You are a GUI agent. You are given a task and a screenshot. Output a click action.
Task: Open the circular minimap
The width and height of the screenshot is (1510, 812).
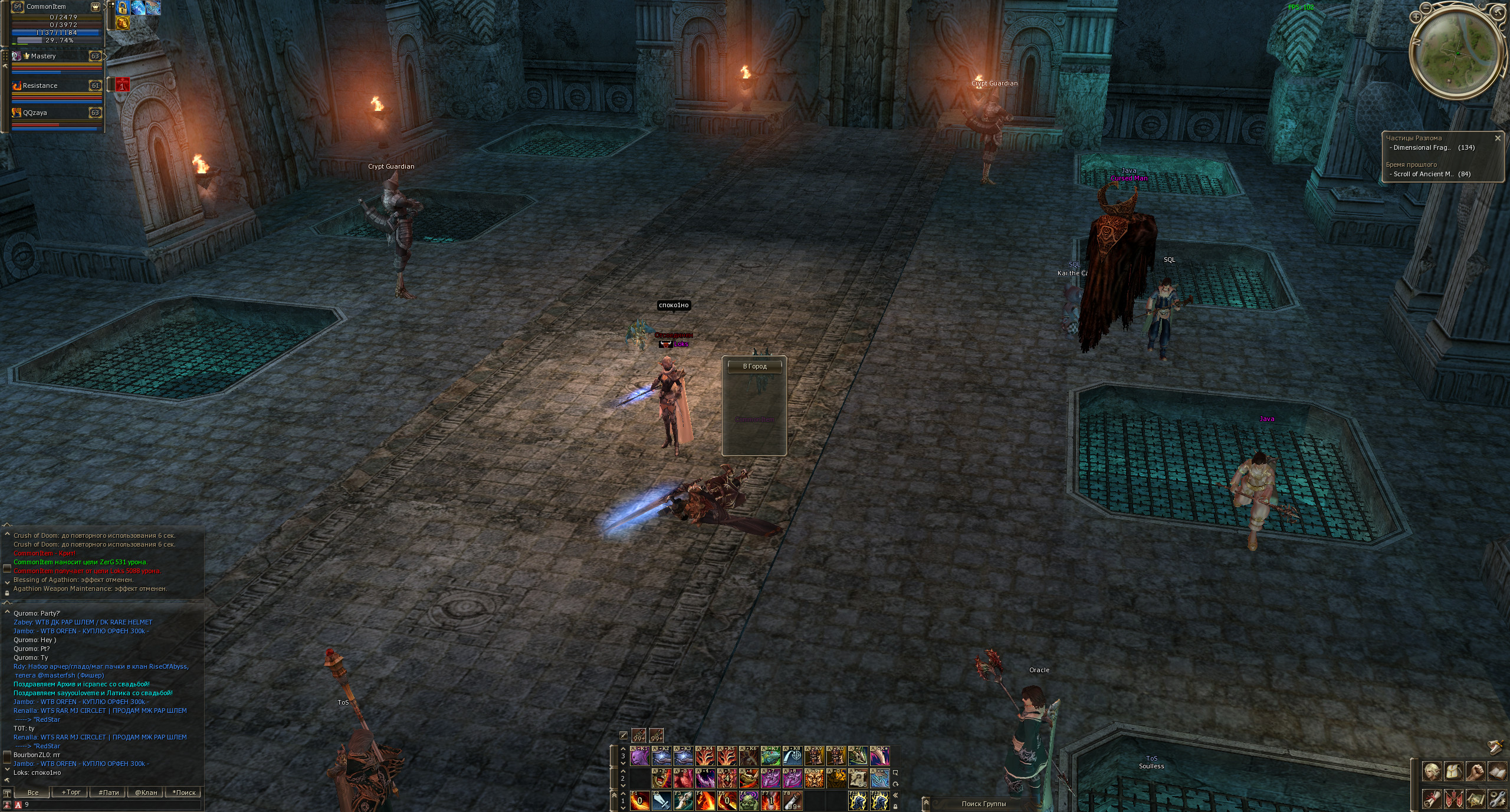(1455, 54)
